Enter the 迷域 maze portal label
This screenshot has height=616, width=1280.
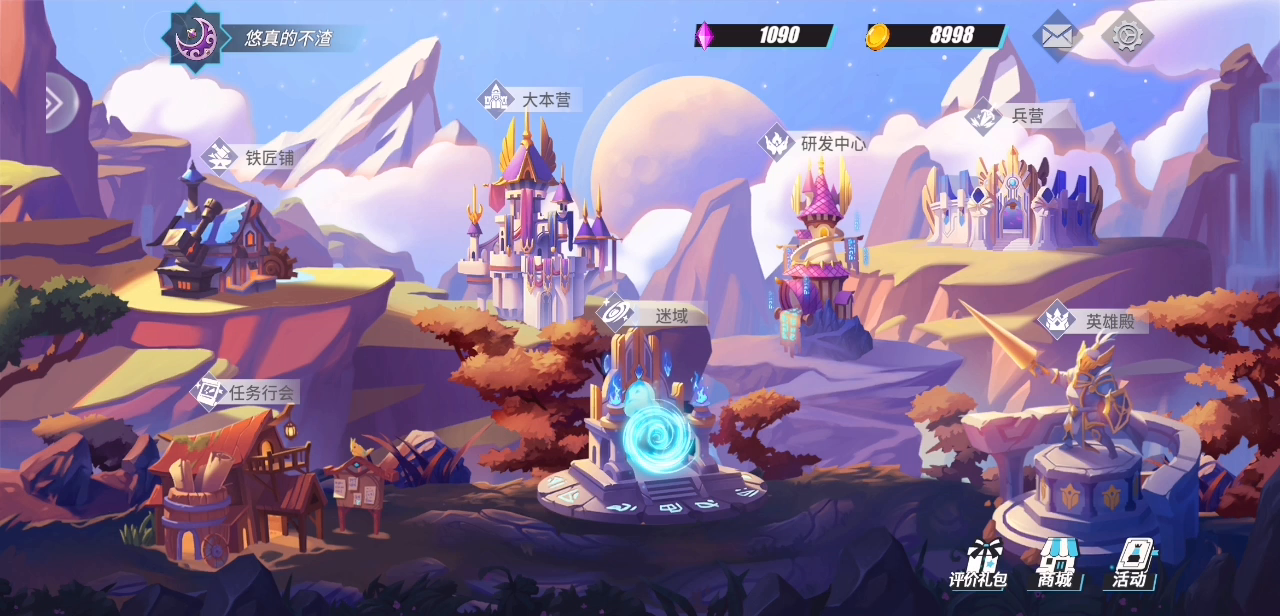655,316
